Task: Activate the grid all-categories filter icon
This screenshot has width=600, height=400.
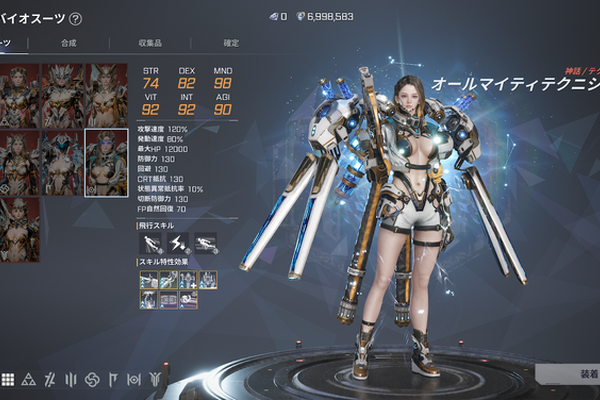Action: pos(7,379)
